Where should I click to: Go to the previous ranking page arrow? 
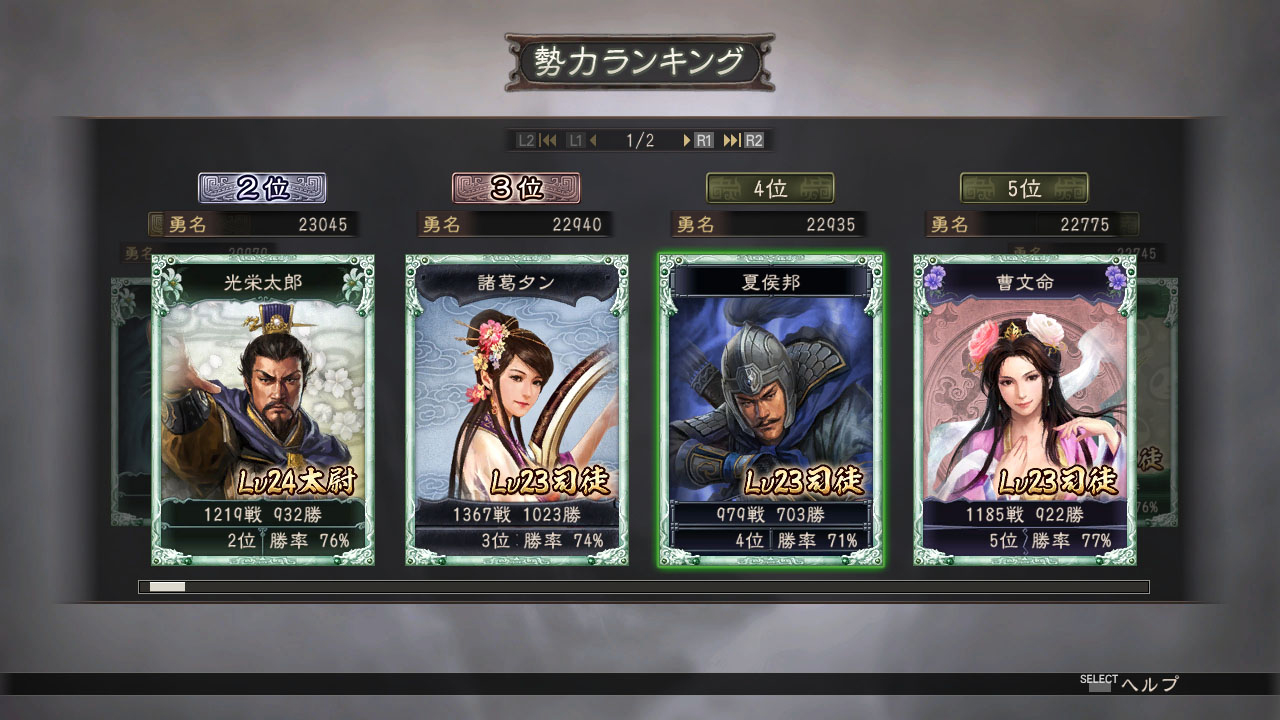tap(593, 141)
